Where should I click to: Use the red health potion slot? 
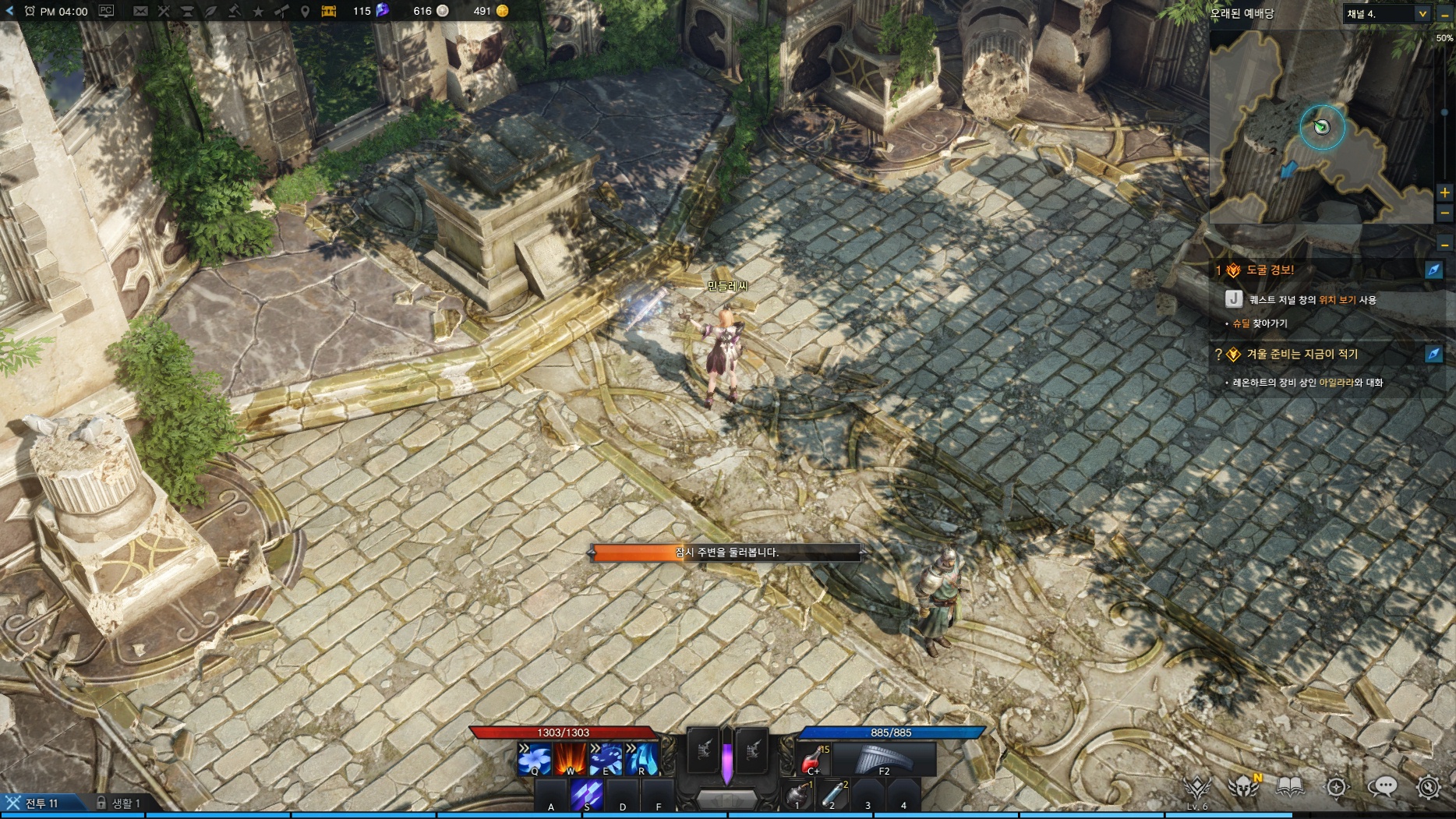pos(814,758)
